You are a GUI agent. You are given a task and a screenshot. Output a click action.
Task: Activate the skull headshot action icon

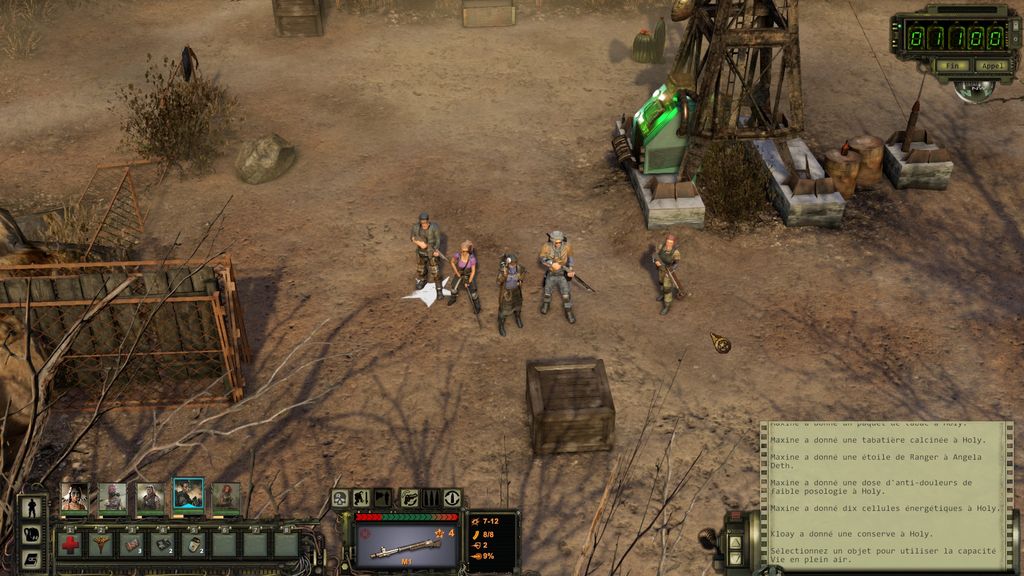pos(340,498)
